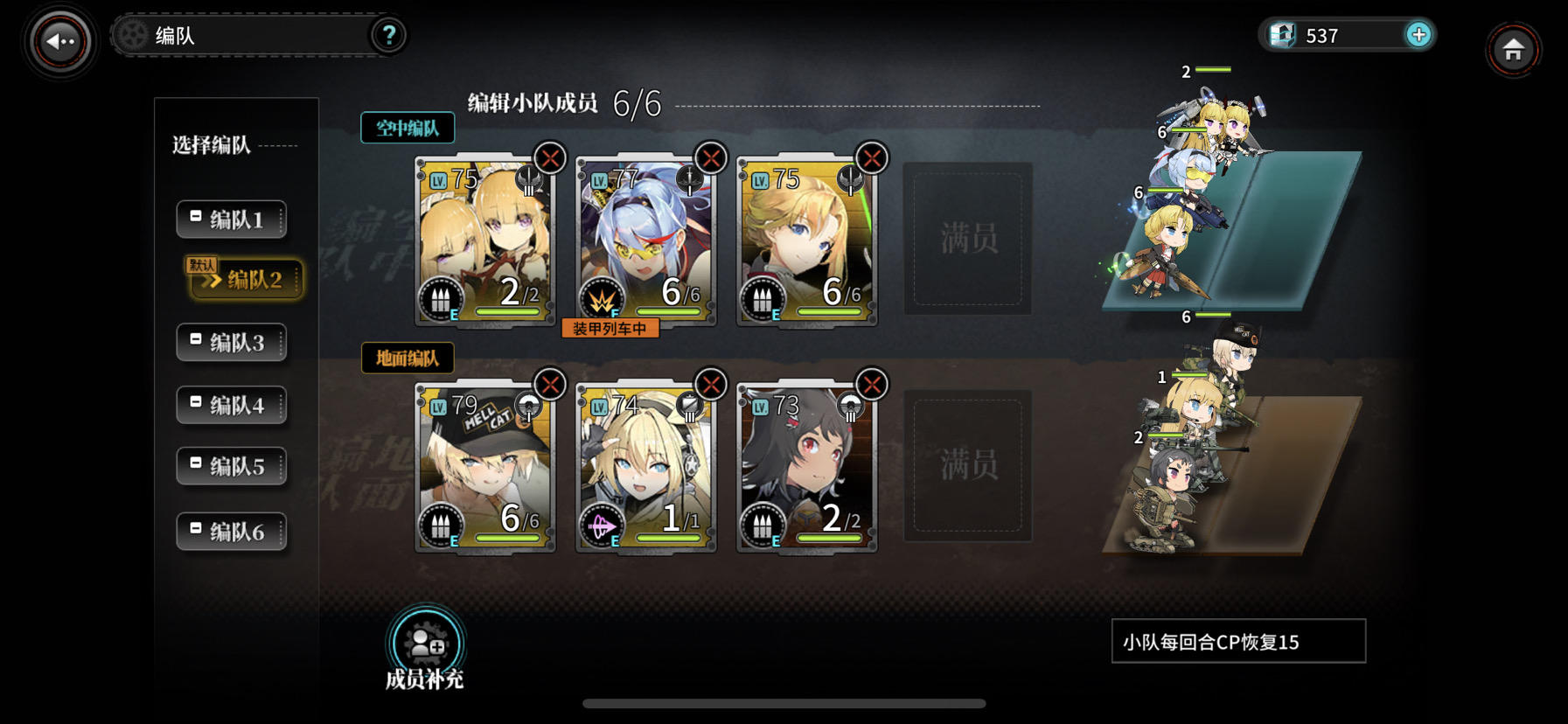Image resolution: width=1568 pixels, height=724 pixels.
Task: Remove the LV.75 maid character from air squad
Action: pyautogui.click(x=549, y=159)
